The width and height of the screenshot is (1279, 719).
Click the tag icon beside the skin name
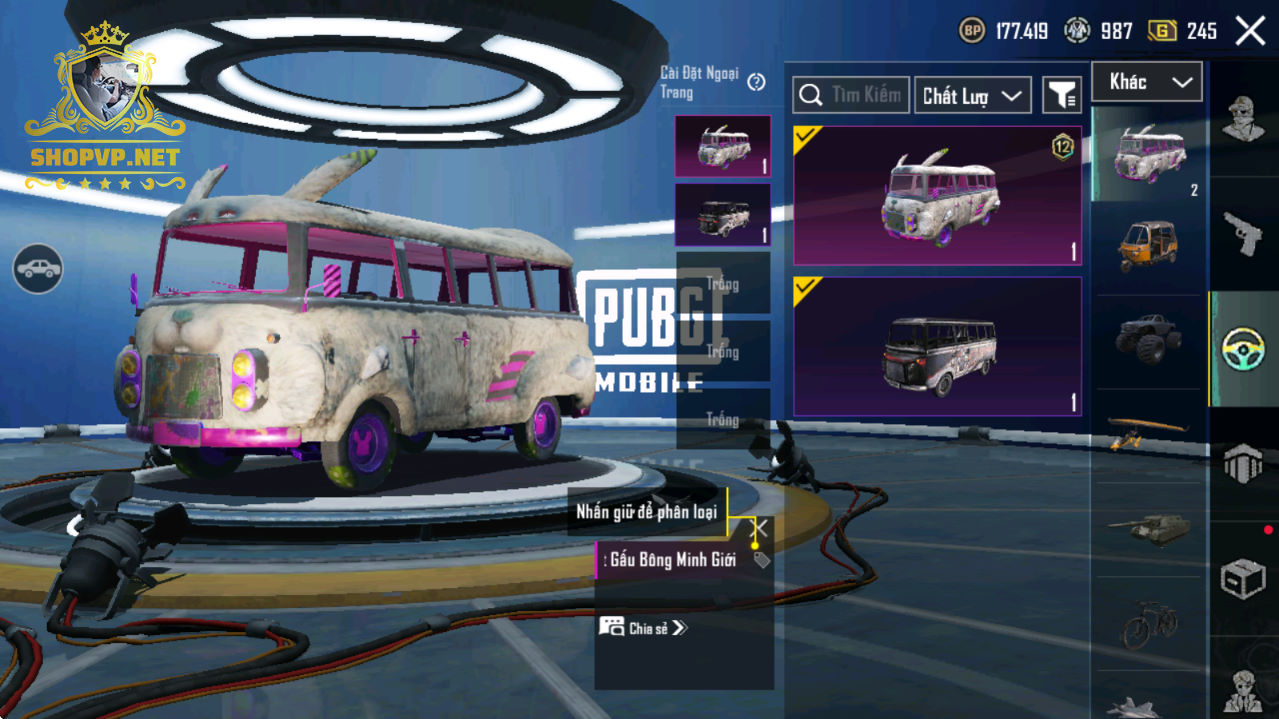(762, 560)
